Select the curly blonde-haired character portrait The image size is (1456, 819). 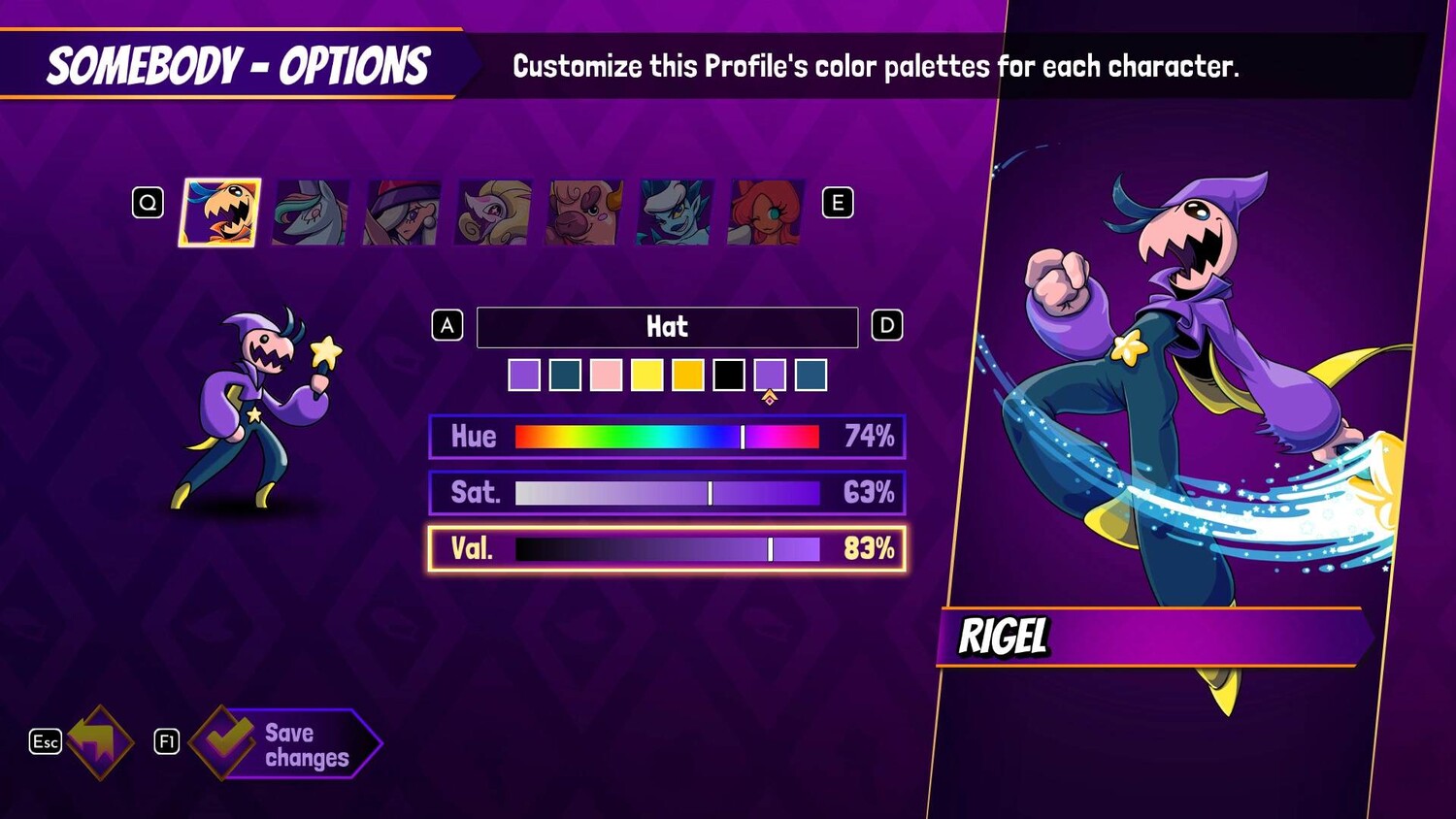pos(493,213)
